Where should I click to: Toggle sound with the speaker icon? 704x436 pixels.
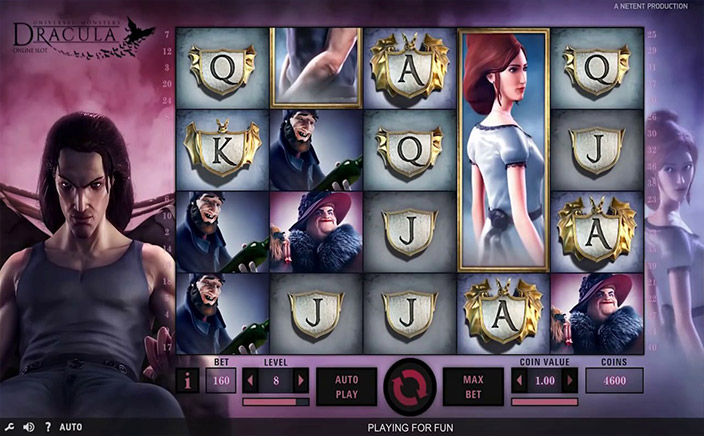(x=28, y=427)
